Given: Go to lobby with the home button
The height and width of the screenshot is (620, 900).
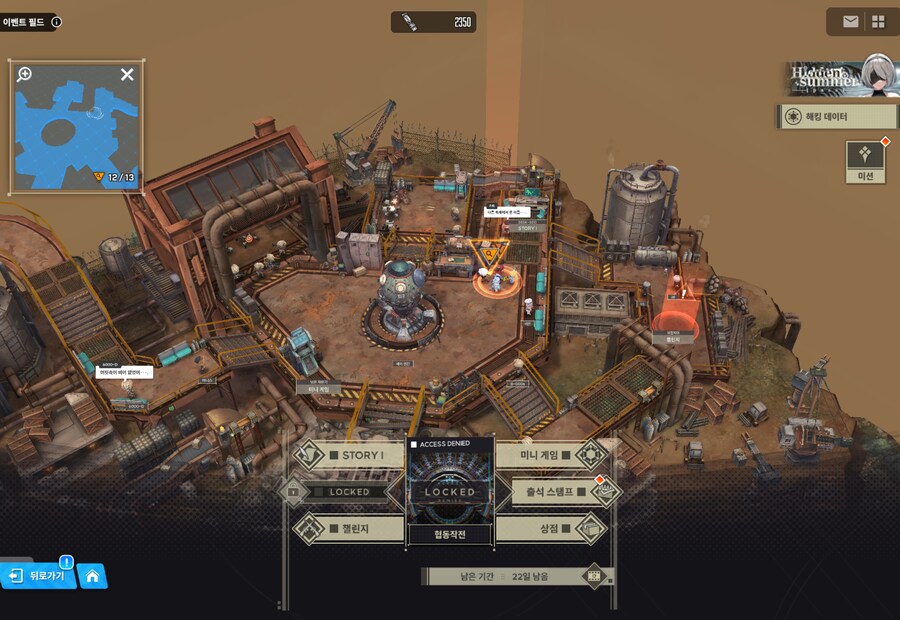Looking at the screenshot, I should (92, 576).
